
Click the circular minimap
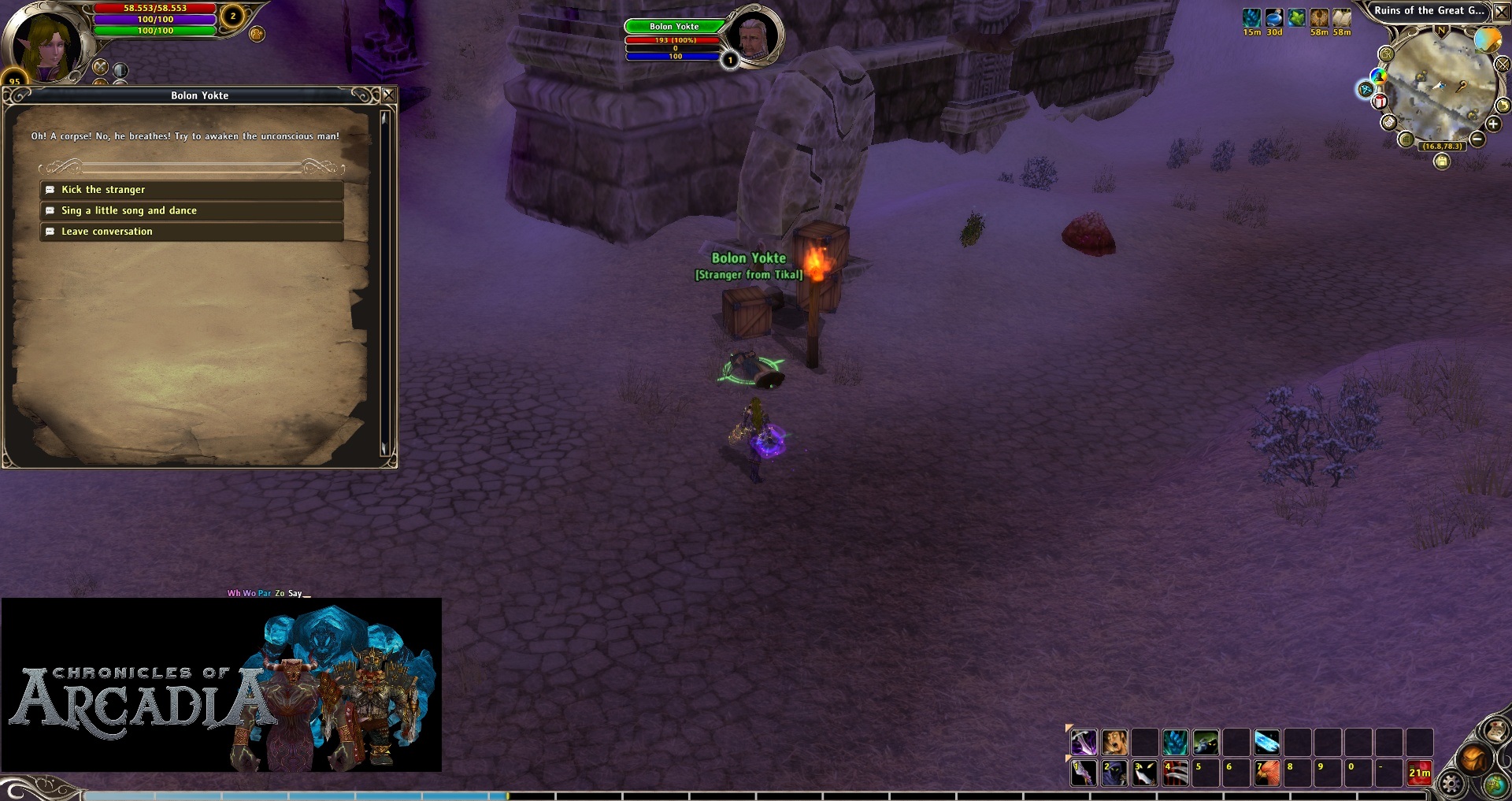pyautogui.click(x=1440, y=85)
